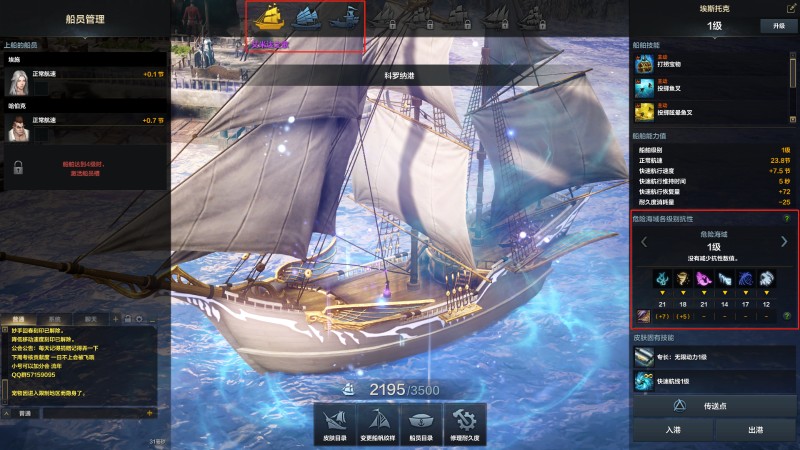Show previous hazardous sea level with left arrow

644,241
